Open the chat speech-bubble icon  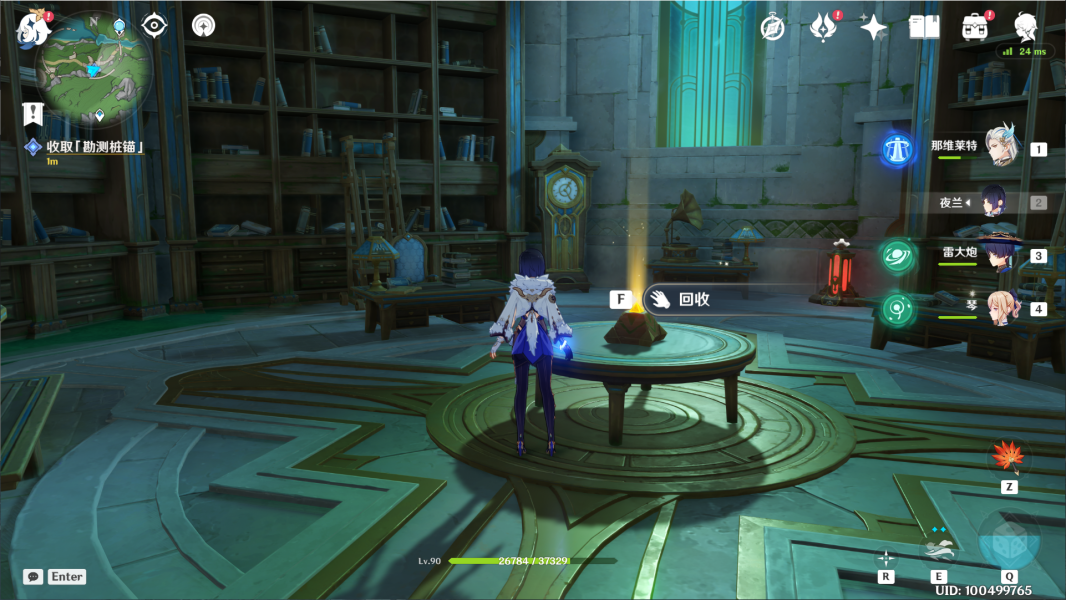(33, 577)
